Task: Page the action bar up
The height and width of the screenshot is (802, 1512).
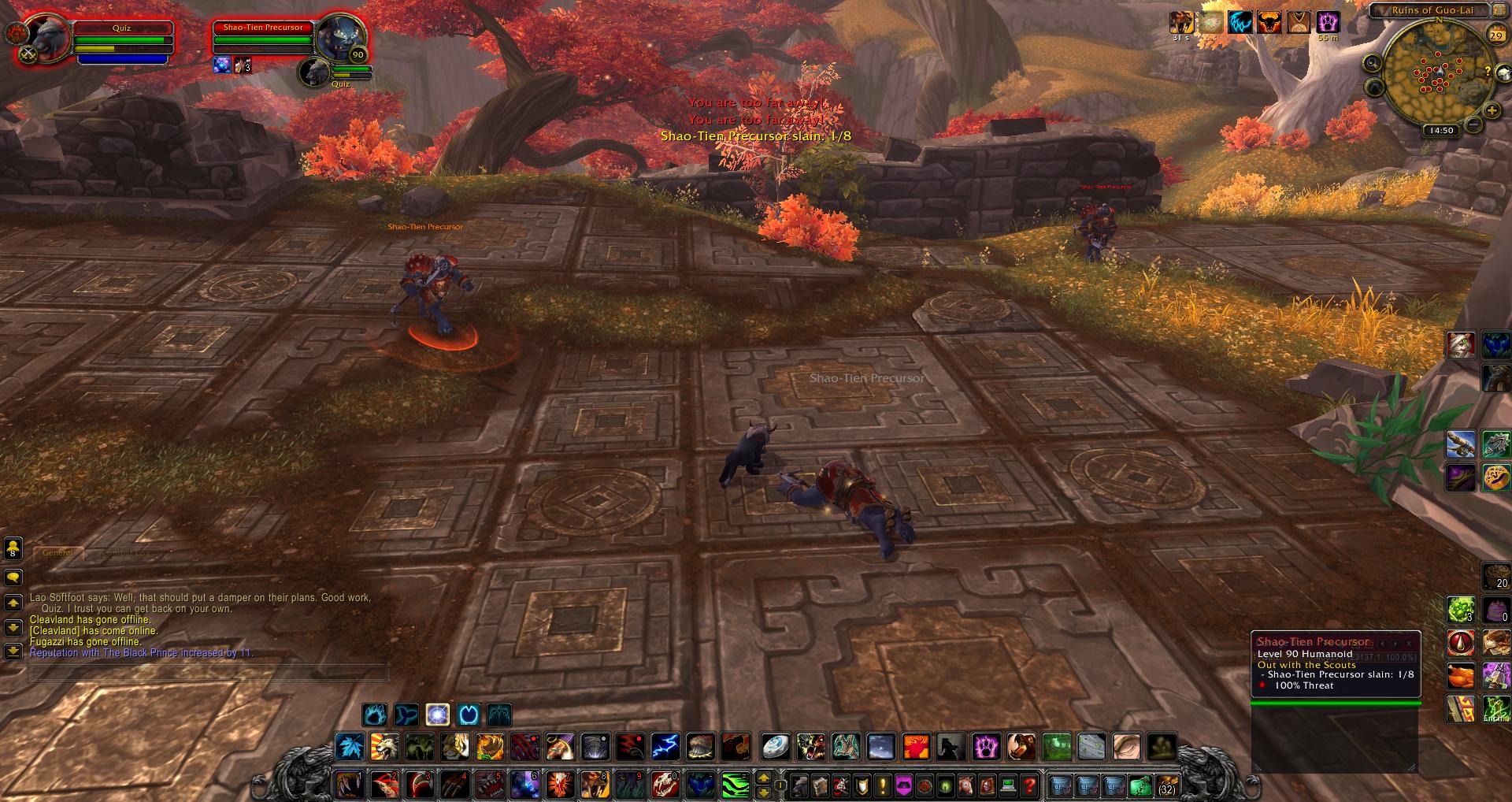Action: pos(763,777)
